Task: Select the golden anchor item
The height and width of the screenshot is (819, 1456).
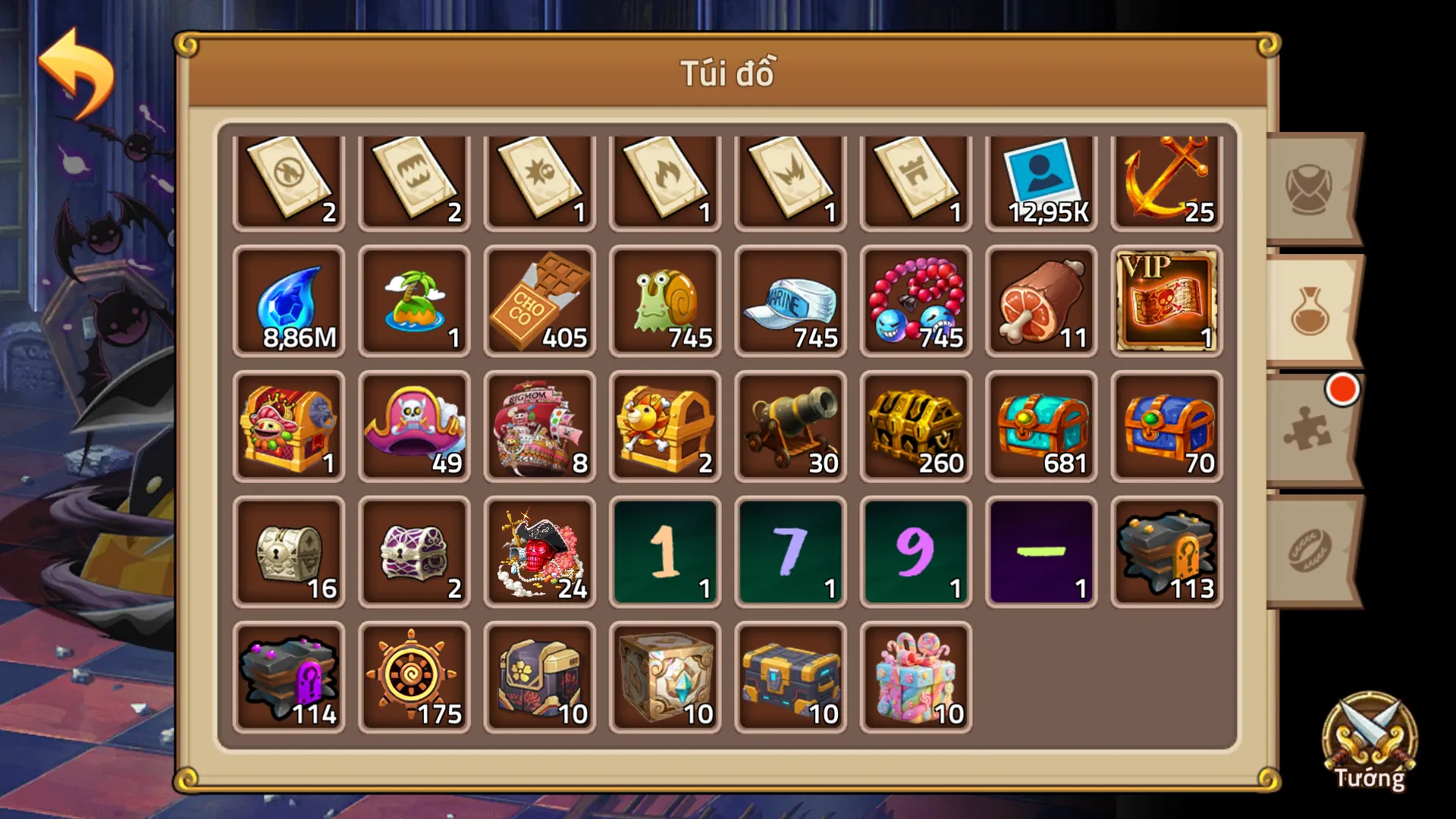Action: click(1166, 180)
